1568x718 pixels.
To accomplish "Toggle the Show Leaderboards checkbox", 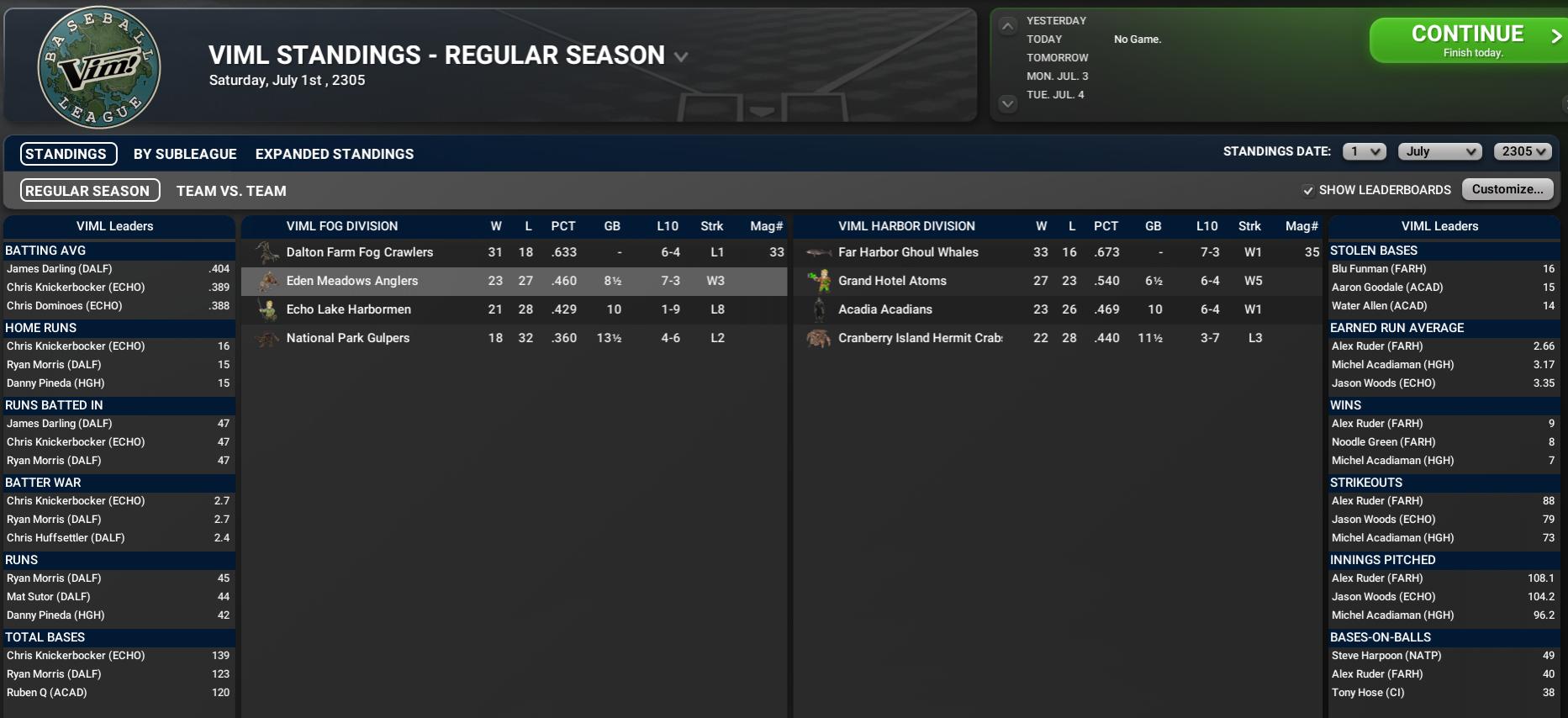I will 1308,190.
